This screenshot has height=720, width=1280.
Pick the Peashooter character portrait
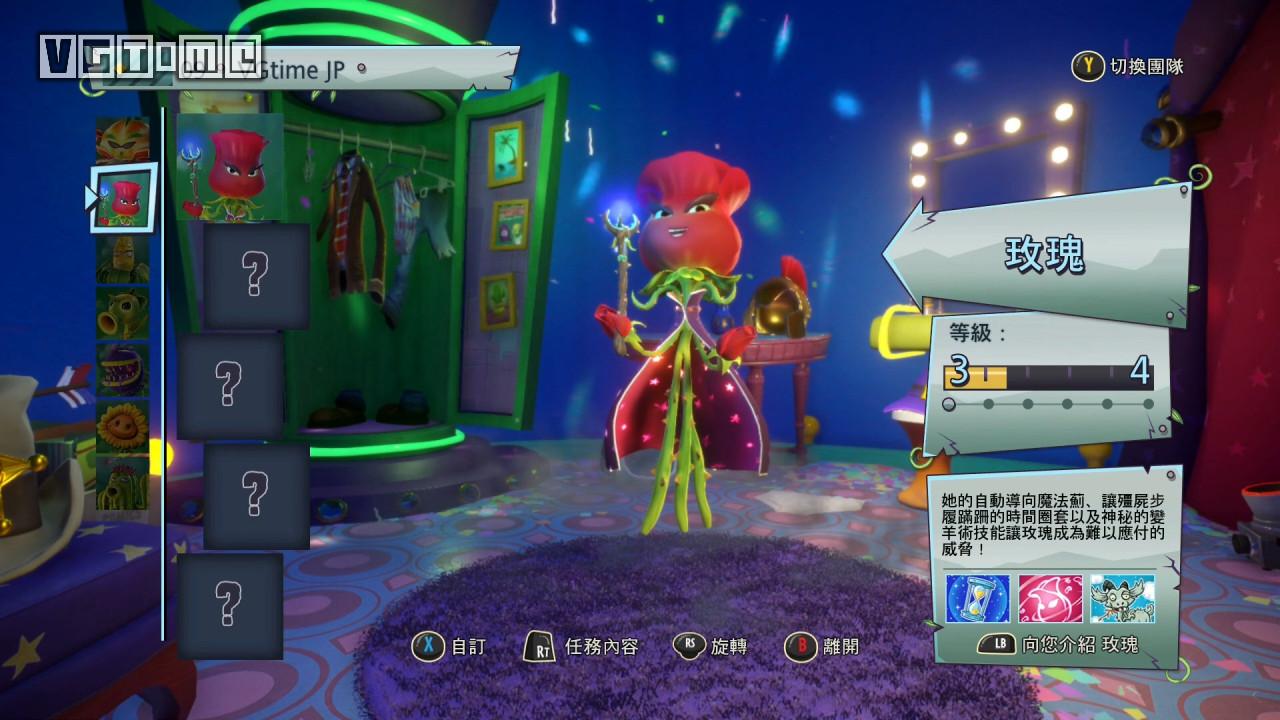click(122, 313)
